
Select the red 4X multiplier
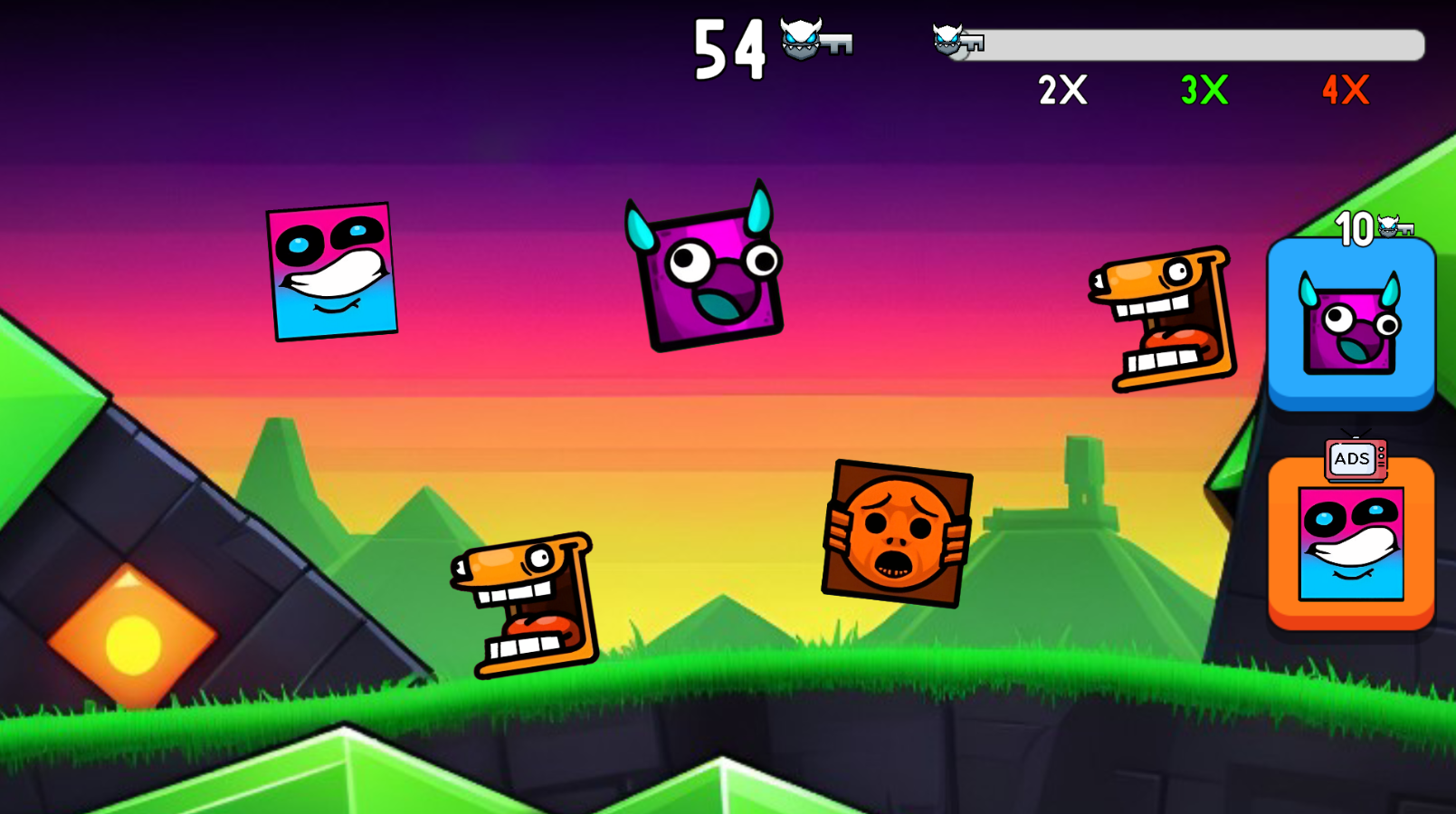1343,91
